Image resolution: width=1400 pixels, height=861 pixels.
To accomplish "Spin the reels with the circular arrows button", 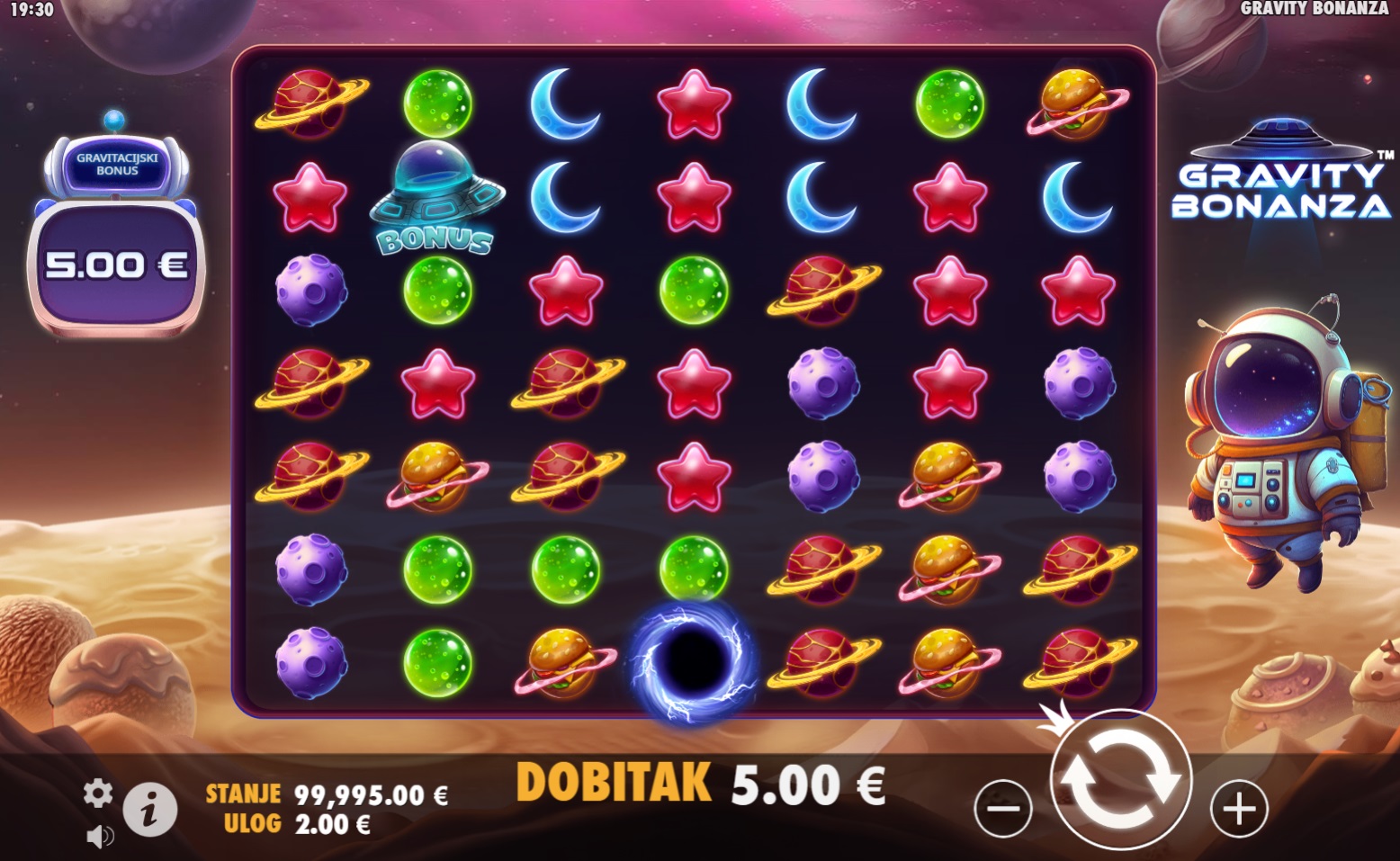I will [x=1120, y=779].
